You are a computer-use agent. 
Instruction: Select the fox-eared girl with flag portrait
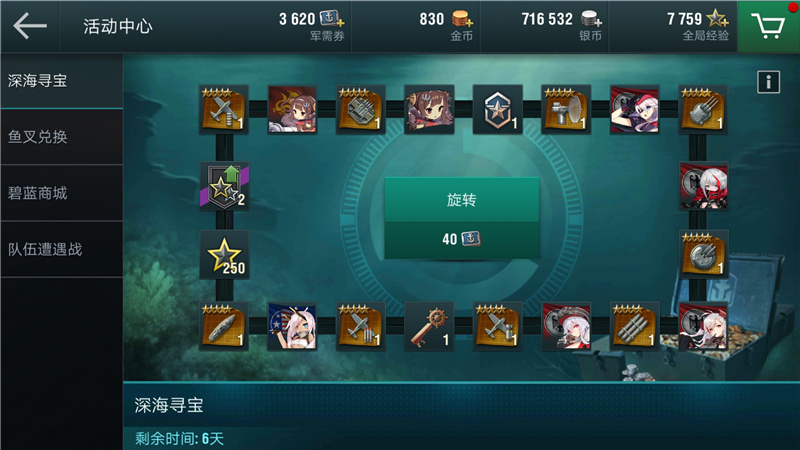292,326
